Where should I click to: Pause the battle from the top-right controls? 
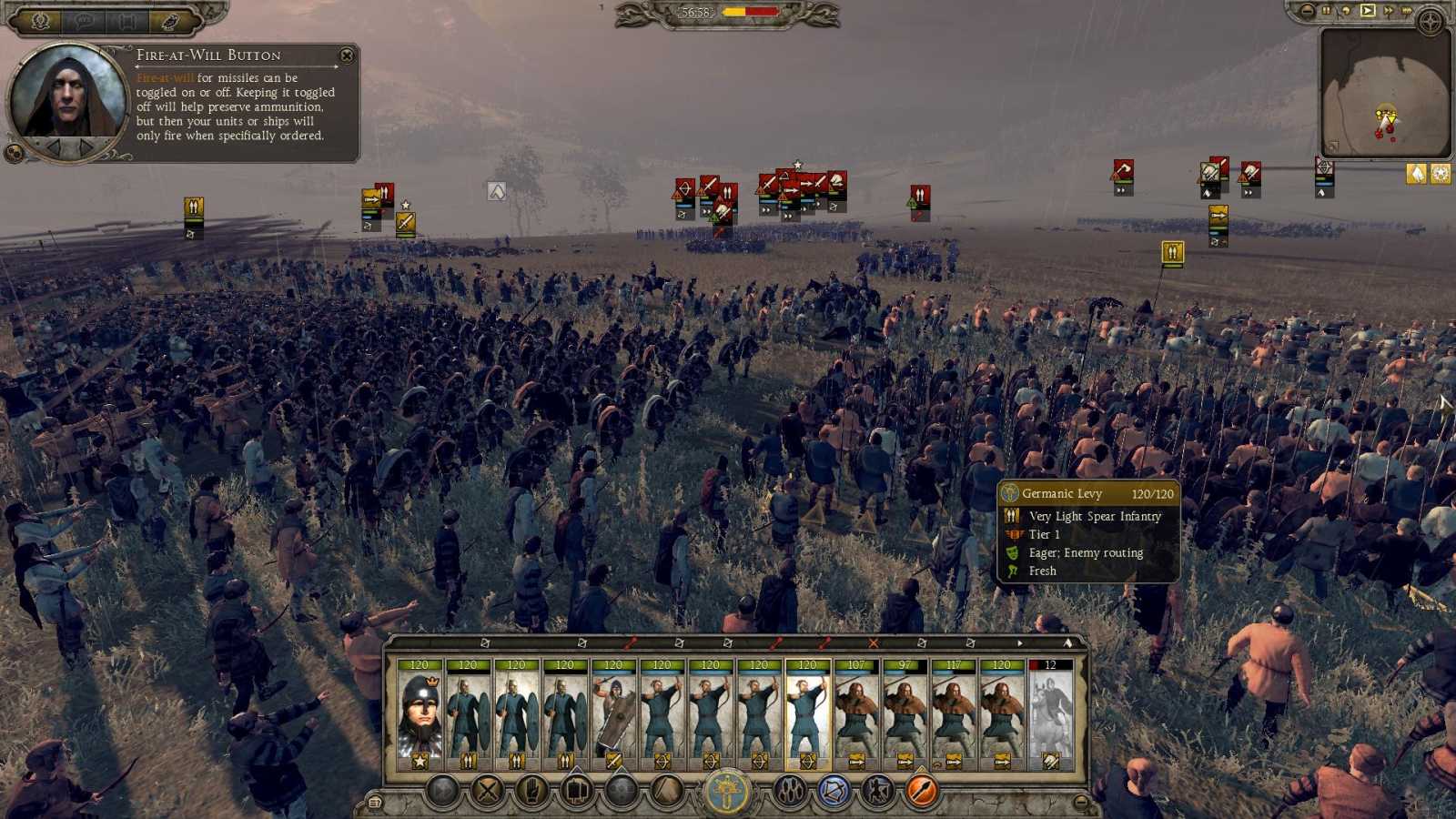coord(1325,10)
